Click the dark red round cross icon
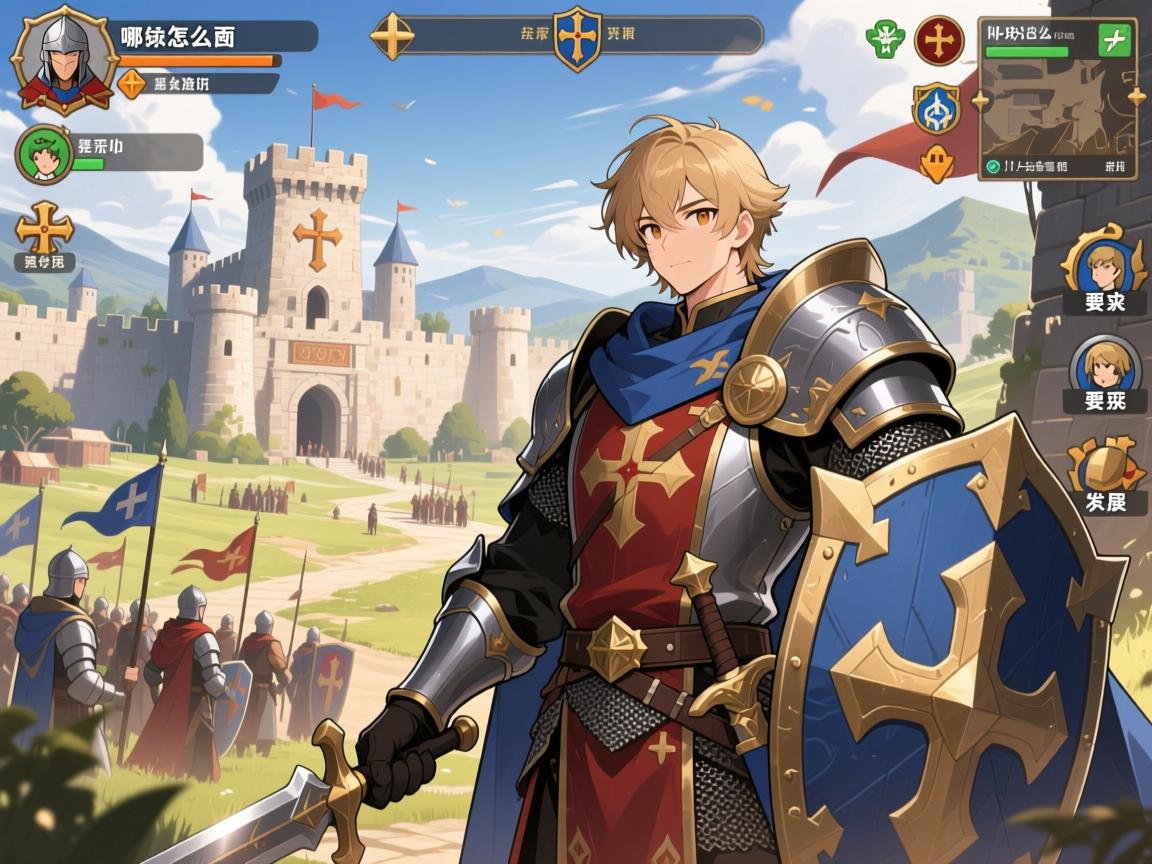 (x=939, y=40)
